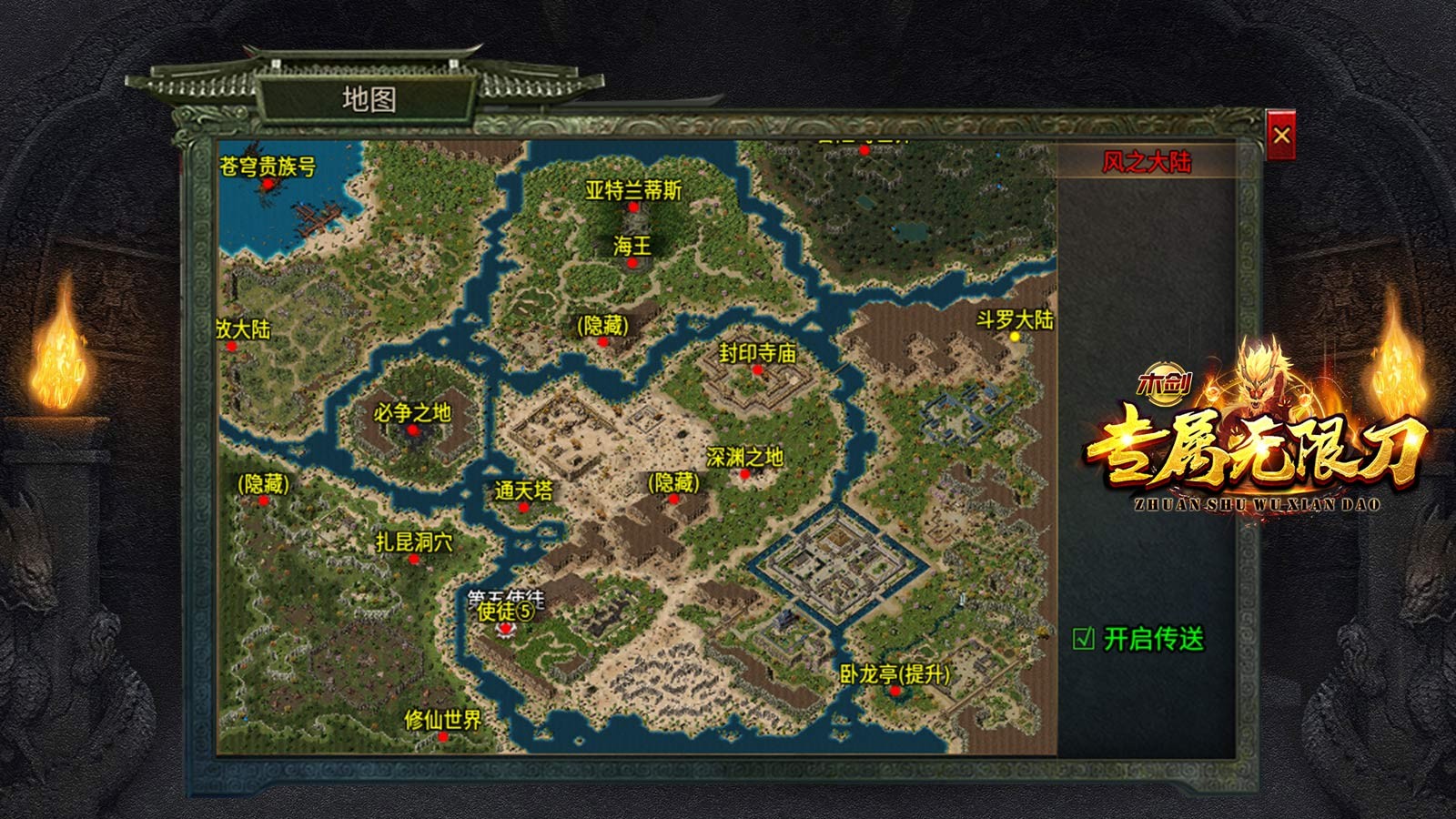Teleport to the 封印寺庙 marker
Viewport: 1456px width, 819px height.
tap(757, 369)
